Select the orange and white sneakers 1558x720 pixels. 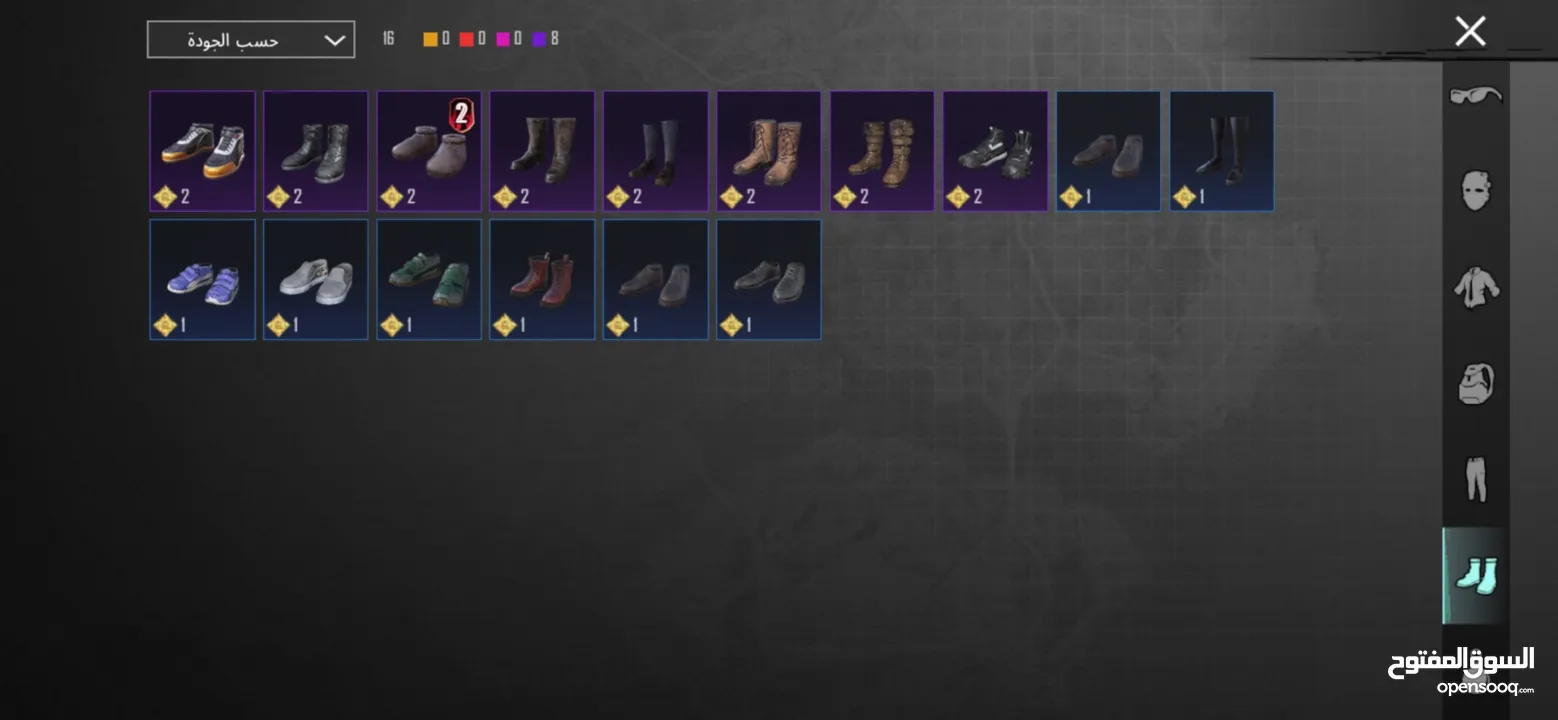point(202,151)
